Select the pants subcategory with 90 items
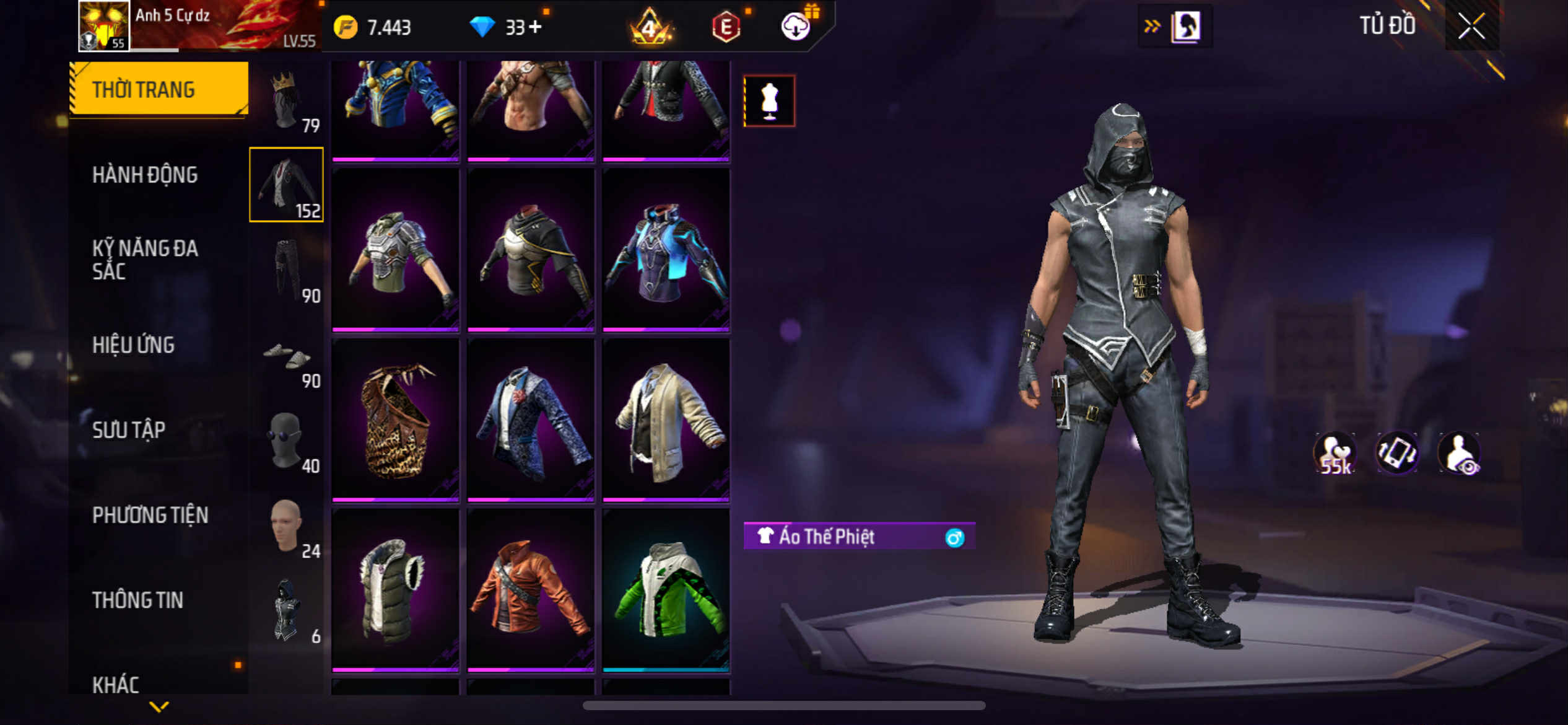 coord(286,270)
